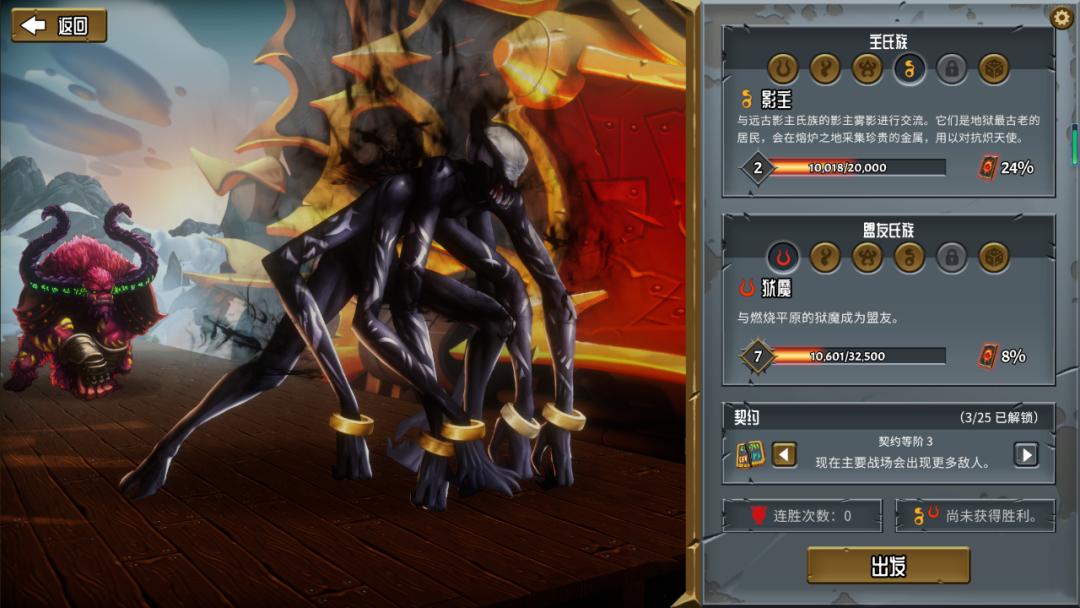
Task: Pick the selected swirl 影主 clan under 主氏族
Action: click(x=909, y=69)
